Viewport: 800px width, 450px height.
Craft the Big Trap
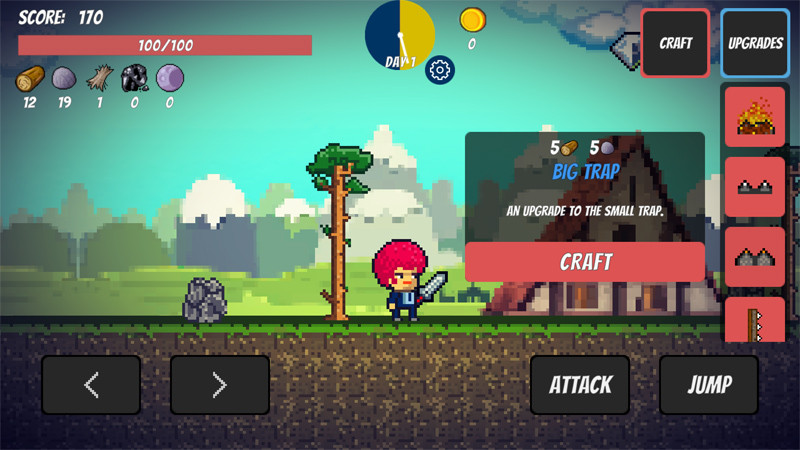pyautogui.click(x=584, y=262)
